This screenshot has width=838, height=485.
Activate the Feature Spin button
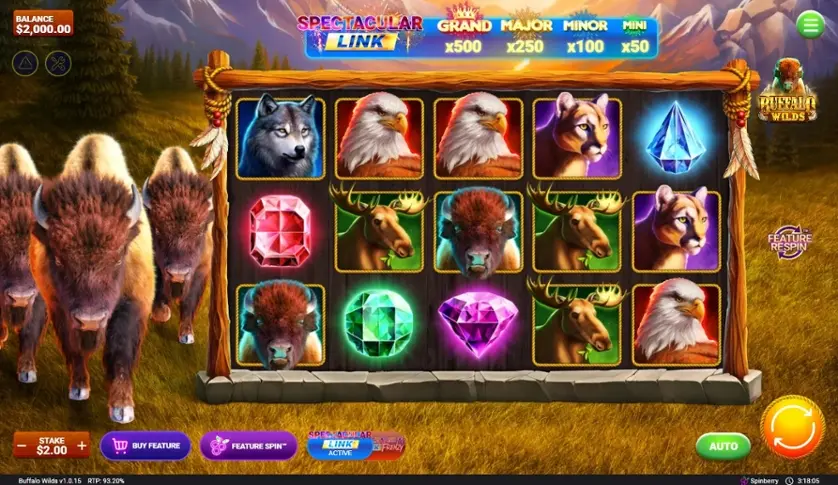(248, 445)
